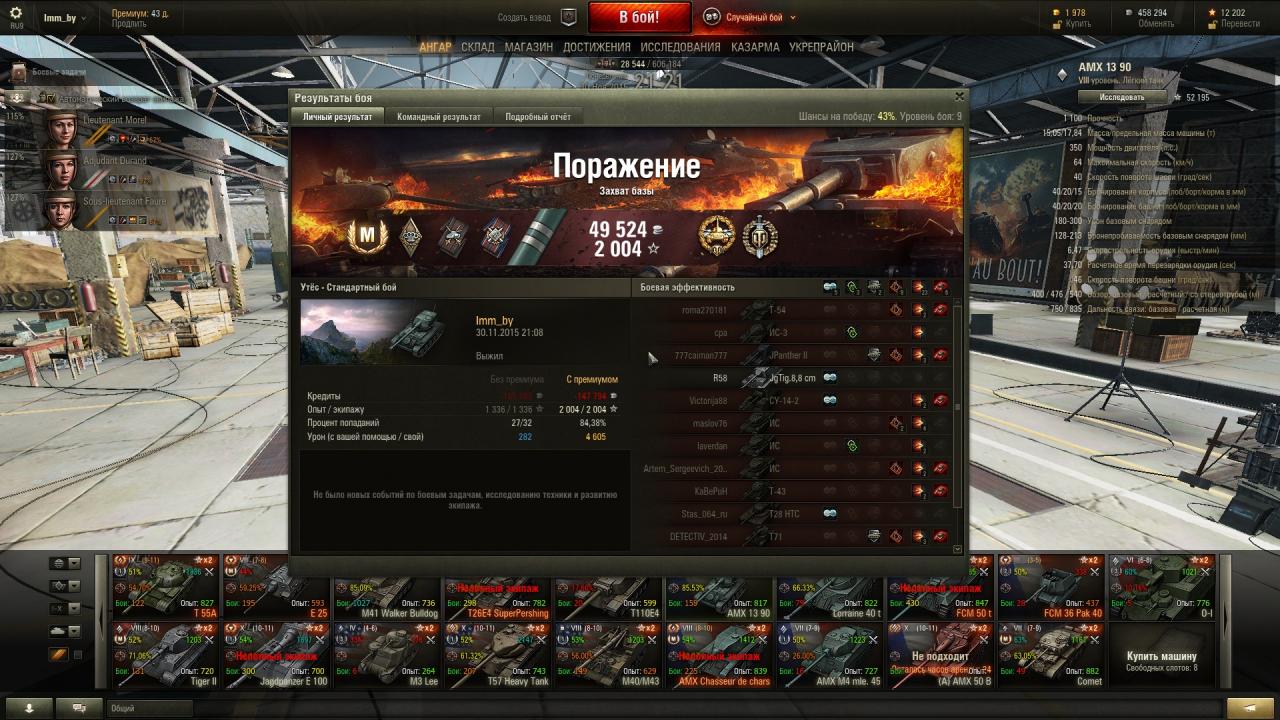Screen dimensions: 1280x720
Task: Select the Tiger II tank in carousel
Action: click(167, 656)
